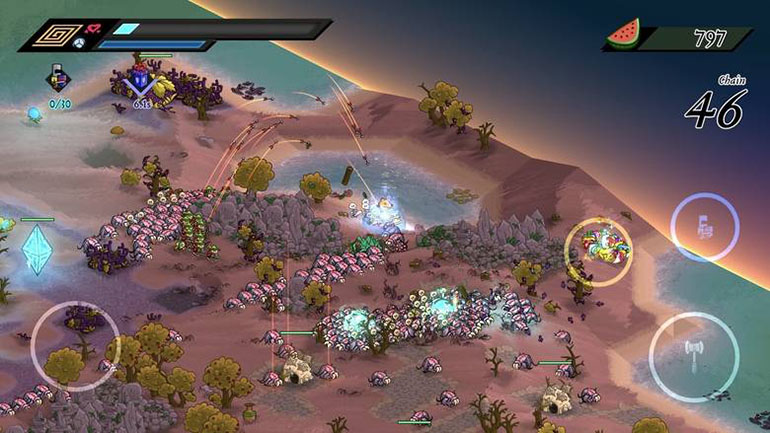The width and height of the screenshot is (770, 433).
Task: Touch the virtual movement joystick circle
Action: point(75,345)
